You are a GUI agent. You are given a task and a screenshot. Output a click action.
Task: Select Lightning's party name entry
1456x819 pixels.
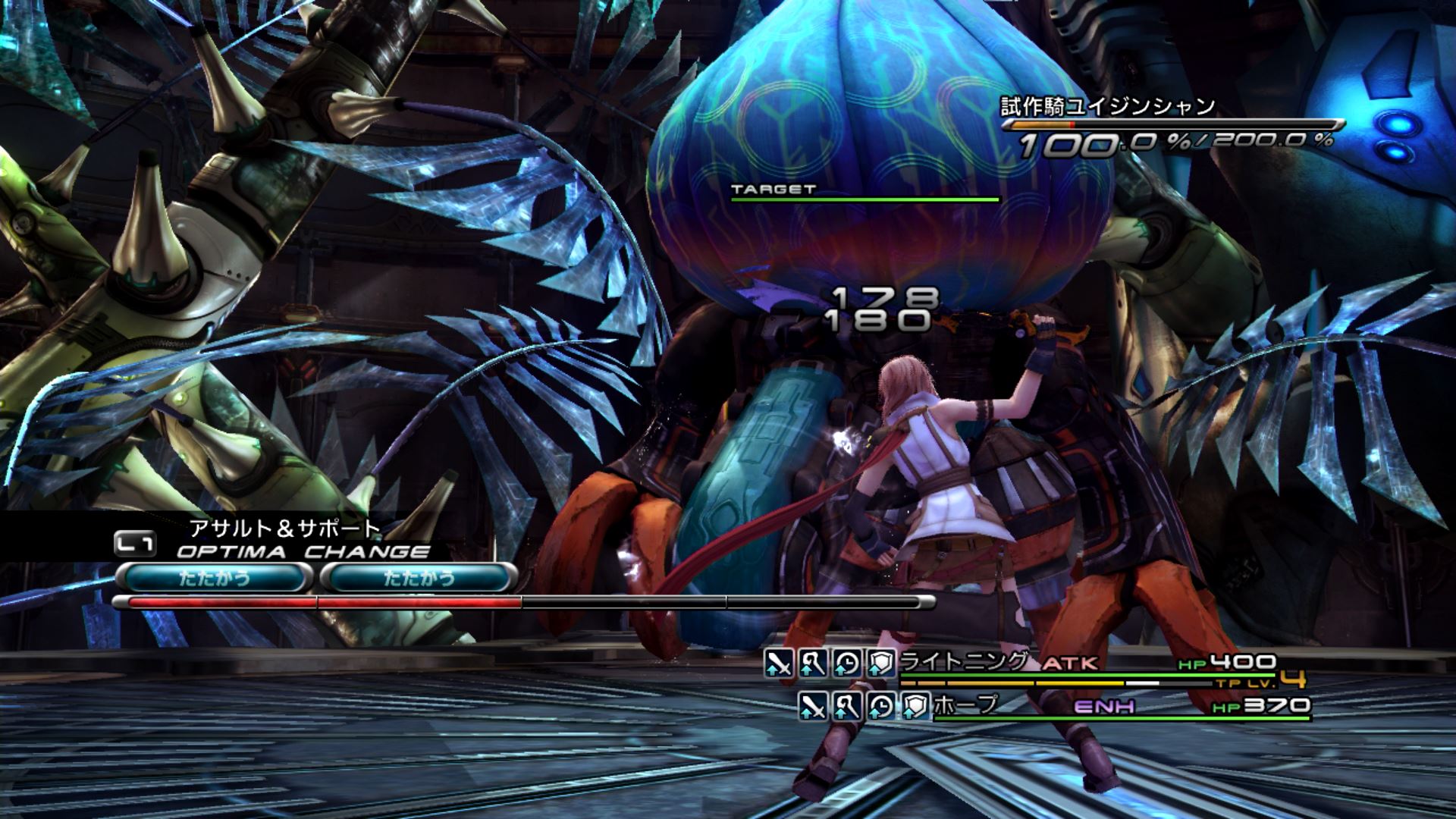(x=964, y=662)
